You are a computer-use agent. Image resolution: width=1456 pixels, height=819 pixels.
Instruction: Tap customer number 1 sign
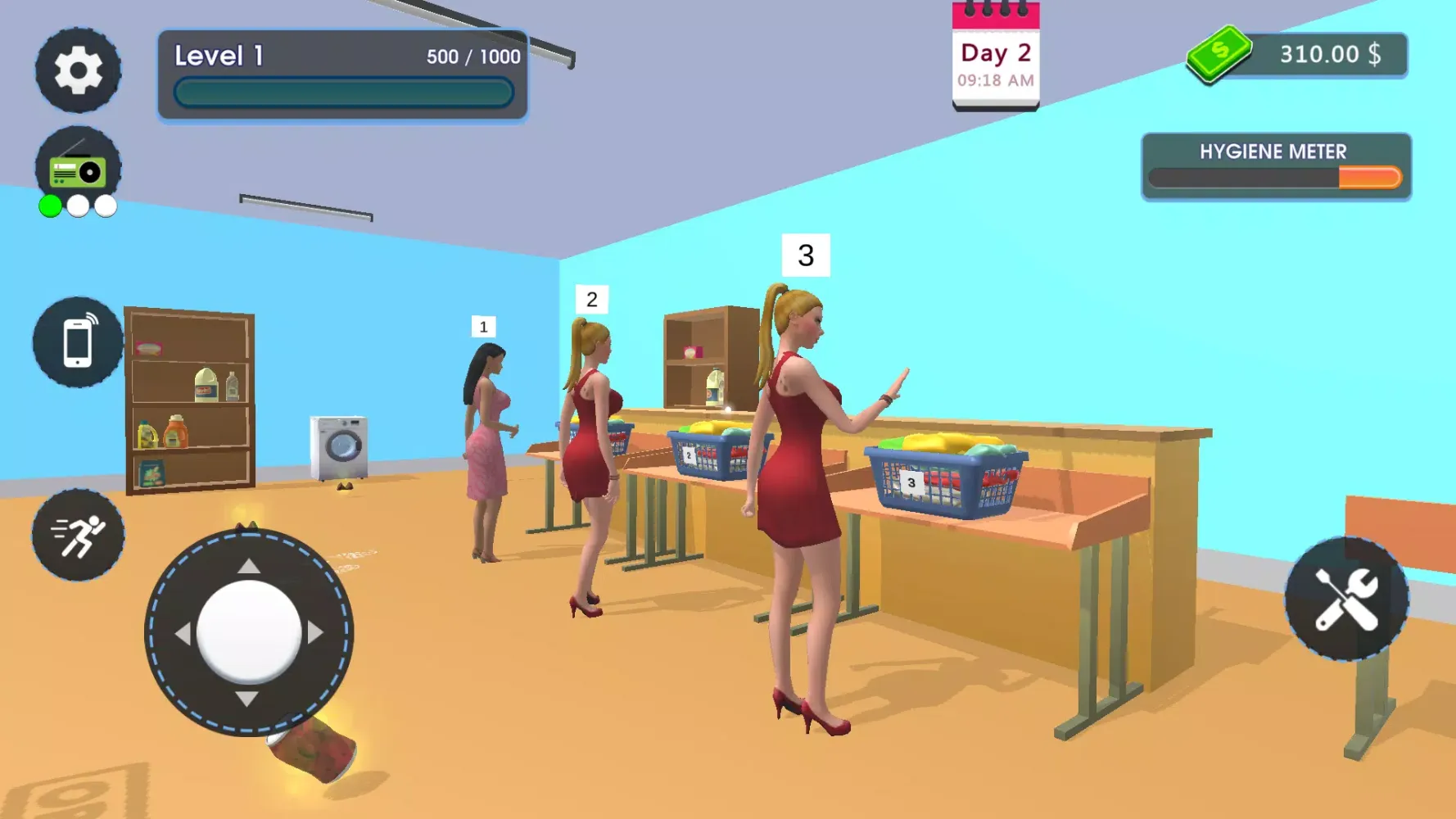482,327
